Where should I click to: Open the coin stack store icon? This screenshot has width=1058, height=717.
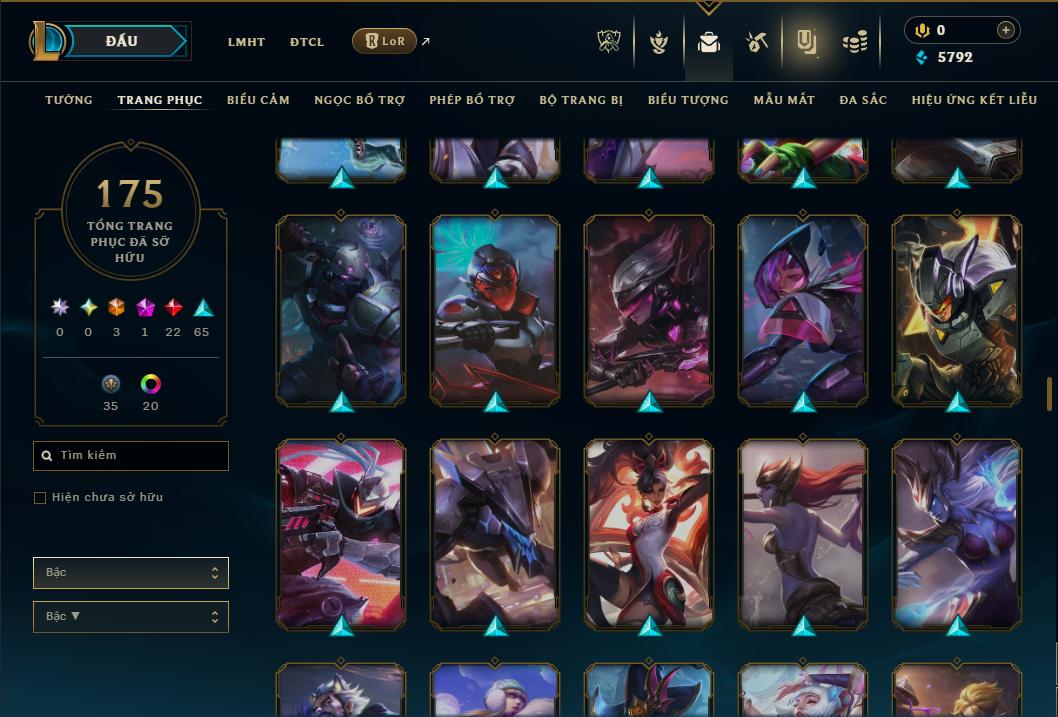coord(854,42)
